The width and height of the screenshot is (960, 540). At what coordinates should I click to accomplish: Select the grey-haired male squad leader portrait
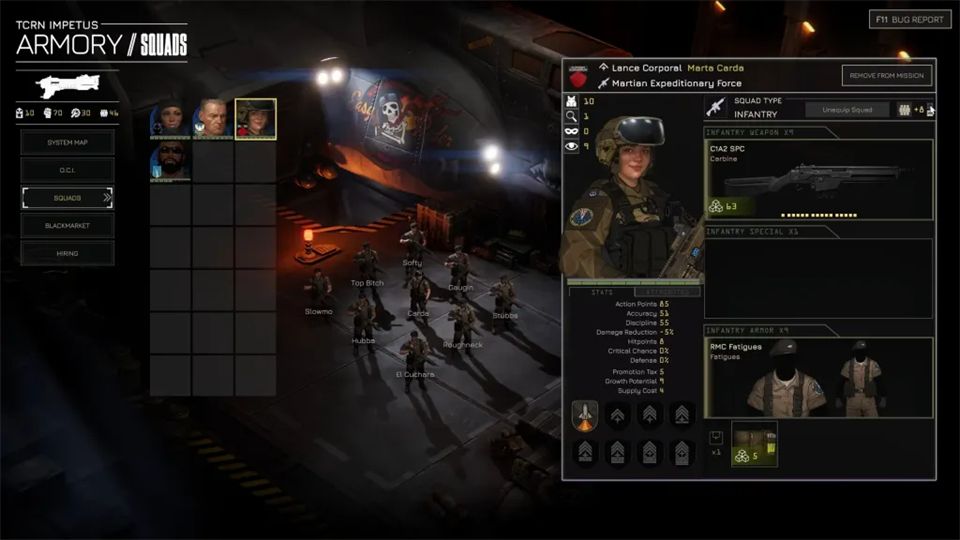point(212,119)
